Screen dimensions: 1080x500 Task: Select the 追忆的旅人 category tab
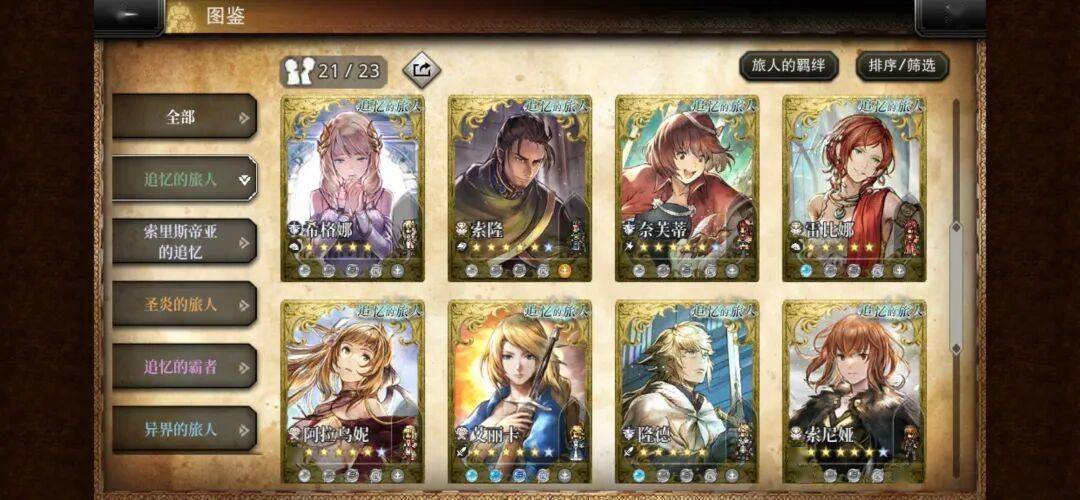pos(184,179)
